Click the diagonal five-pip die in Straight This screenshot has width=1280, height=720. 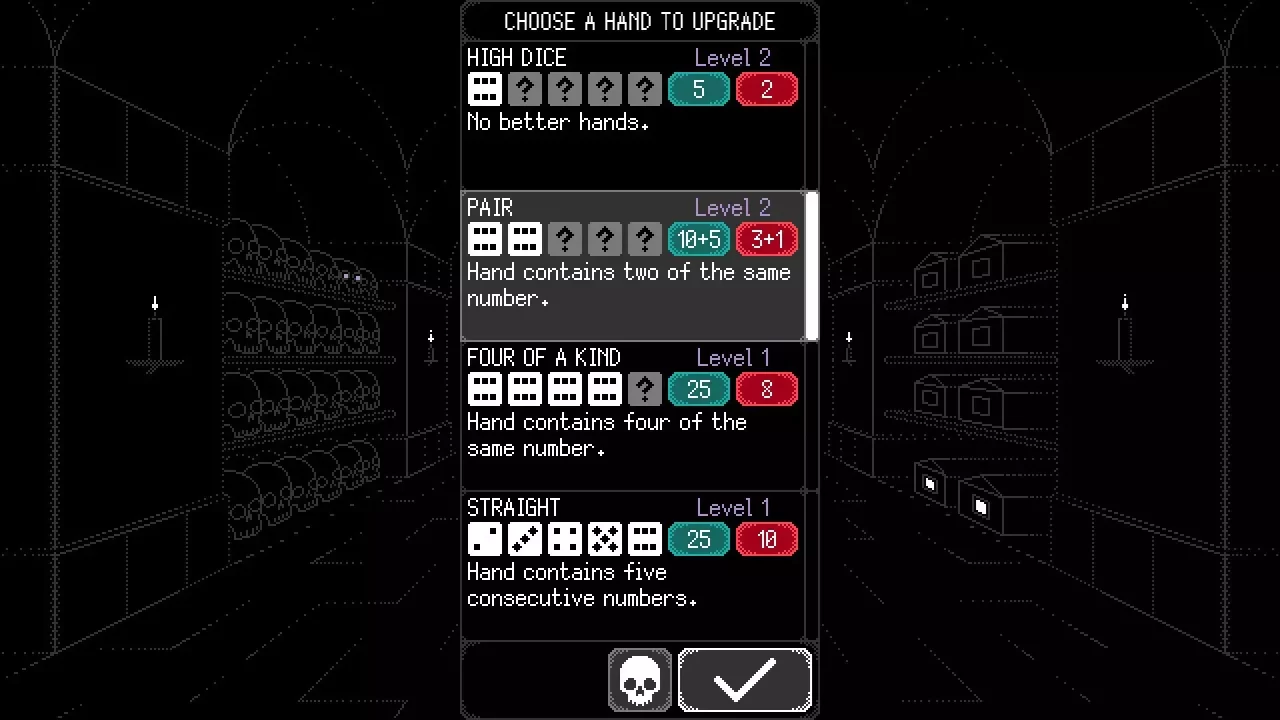coord(524,539)
